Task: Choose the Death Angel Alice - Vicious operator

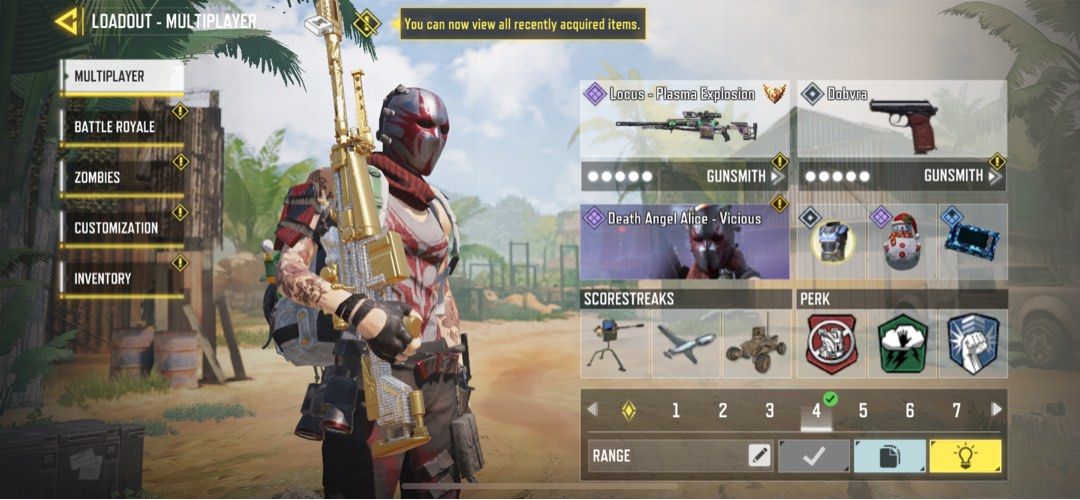Action: coord(685,243)
